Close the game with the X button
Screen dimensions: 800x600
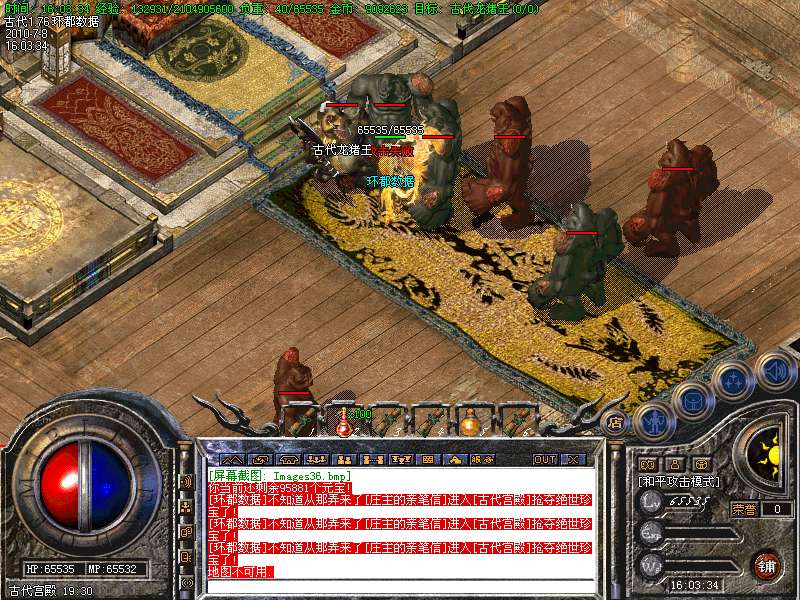[x=573, y=459]
